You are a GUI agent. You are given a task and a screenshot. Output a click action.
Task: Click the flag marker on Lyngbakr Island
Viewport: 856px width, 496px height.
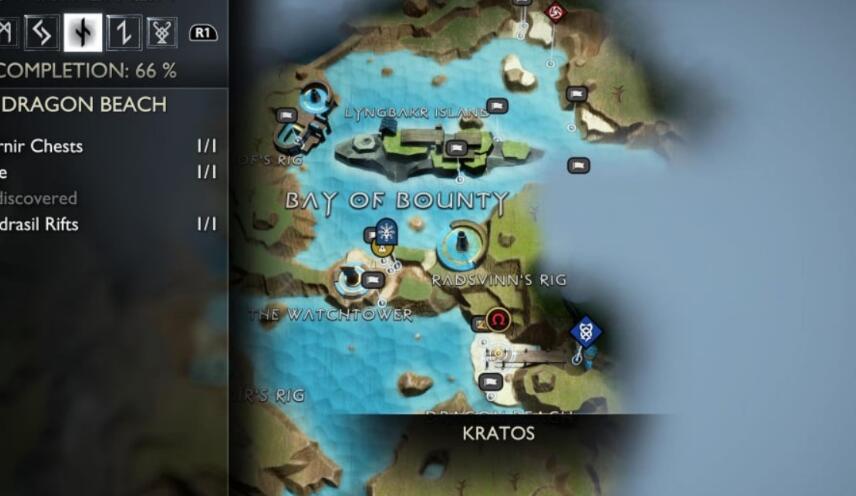[x=457, y=148]
